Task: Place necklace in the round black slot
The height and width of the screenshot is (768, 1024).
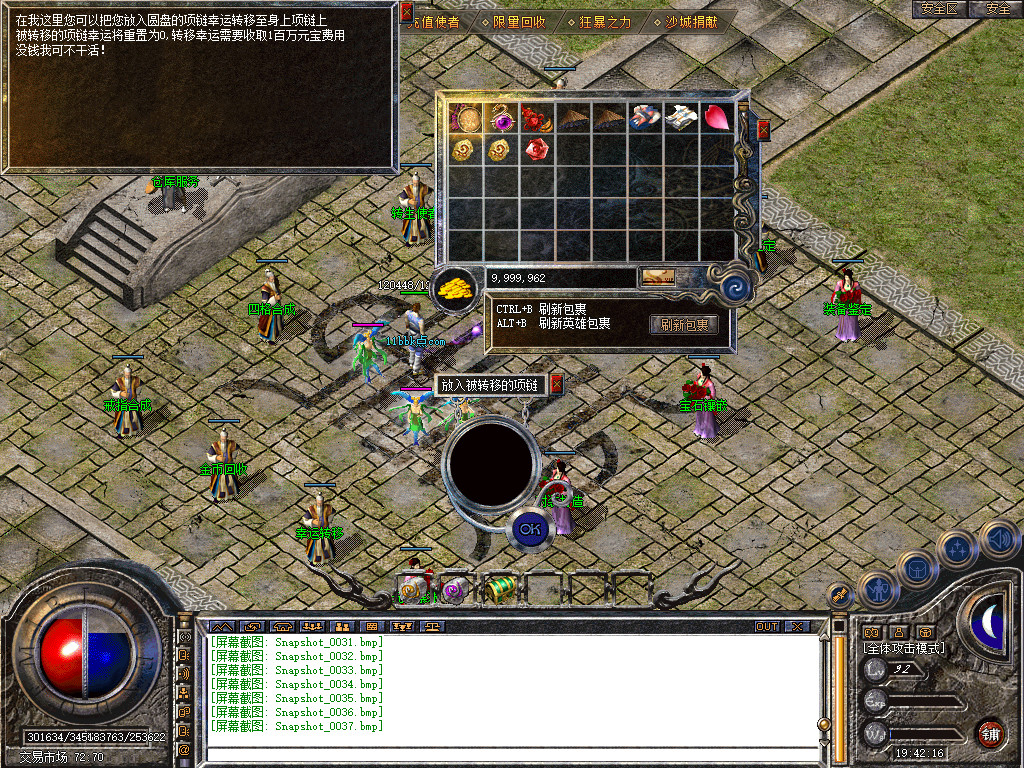Action: 489,462
